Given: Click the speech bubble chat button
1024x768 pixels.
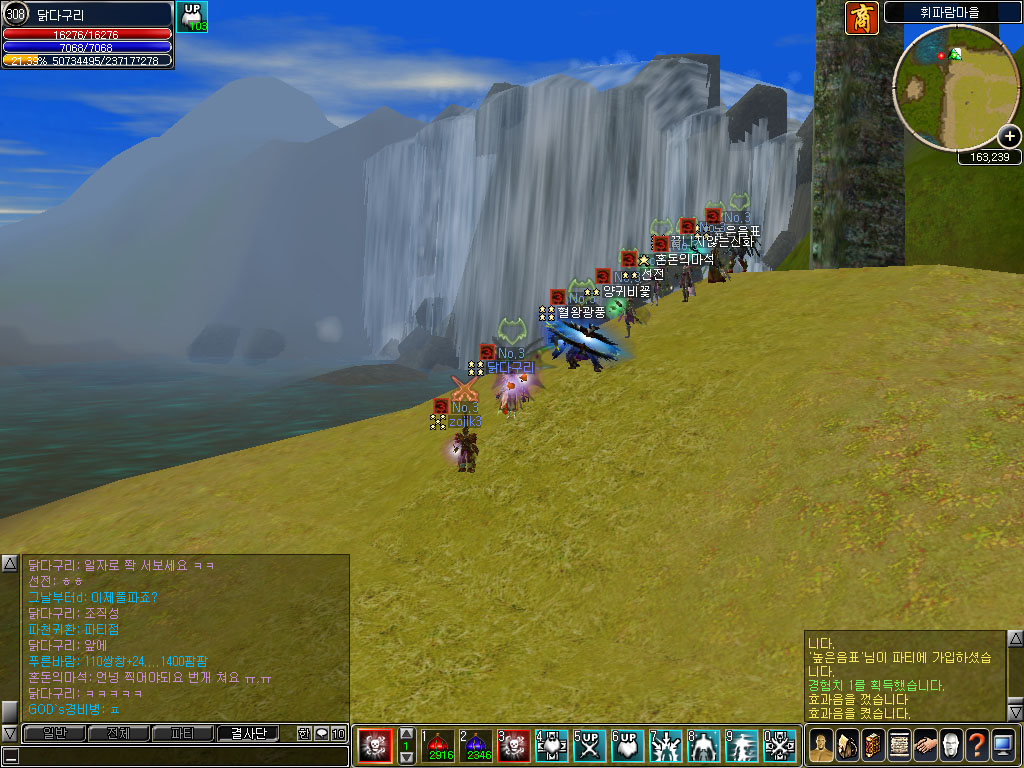Looking at the screenshot, I should (321, 733).
